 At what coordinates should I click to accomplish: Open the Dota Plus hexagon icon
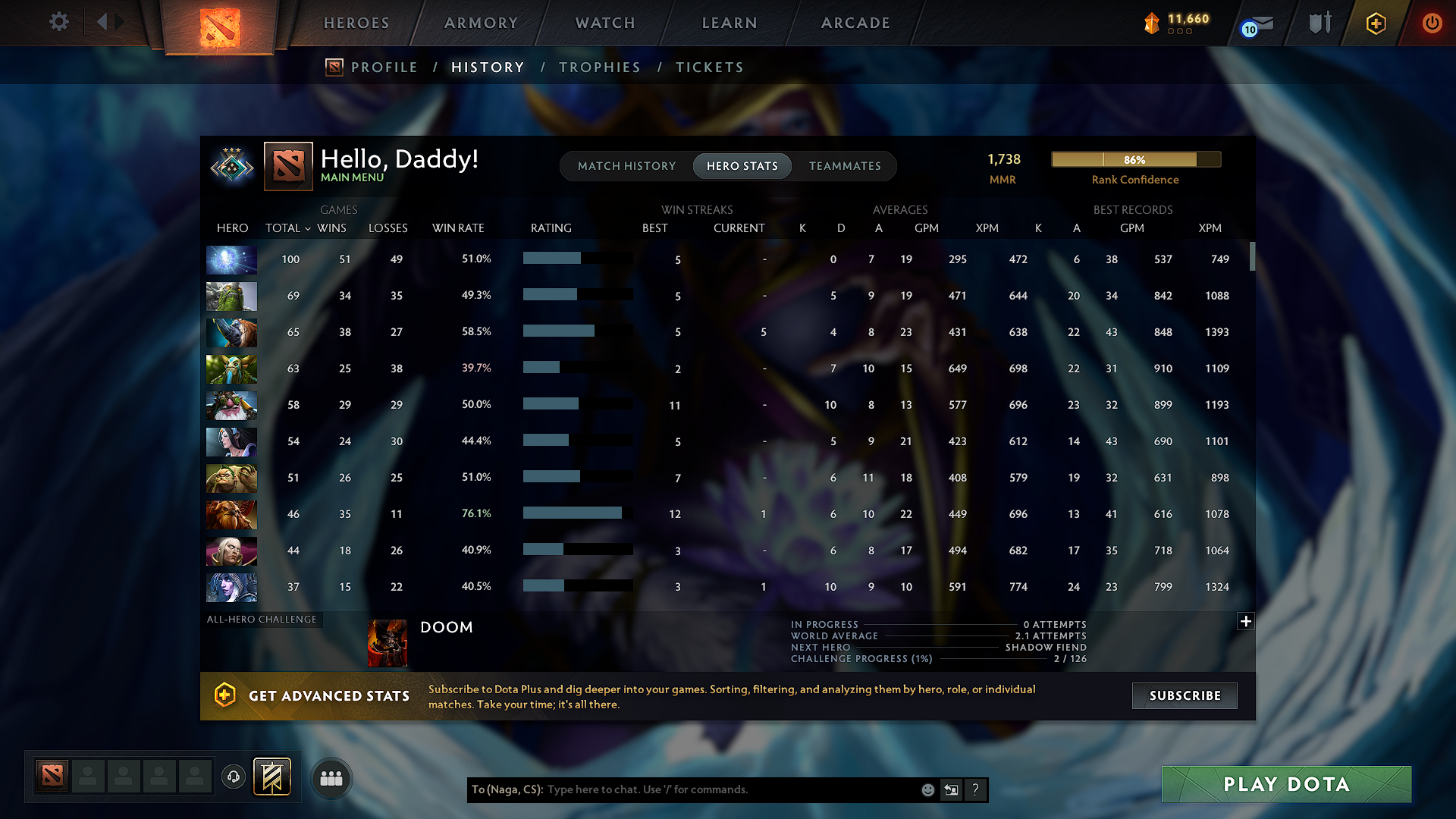[1375, 23]
